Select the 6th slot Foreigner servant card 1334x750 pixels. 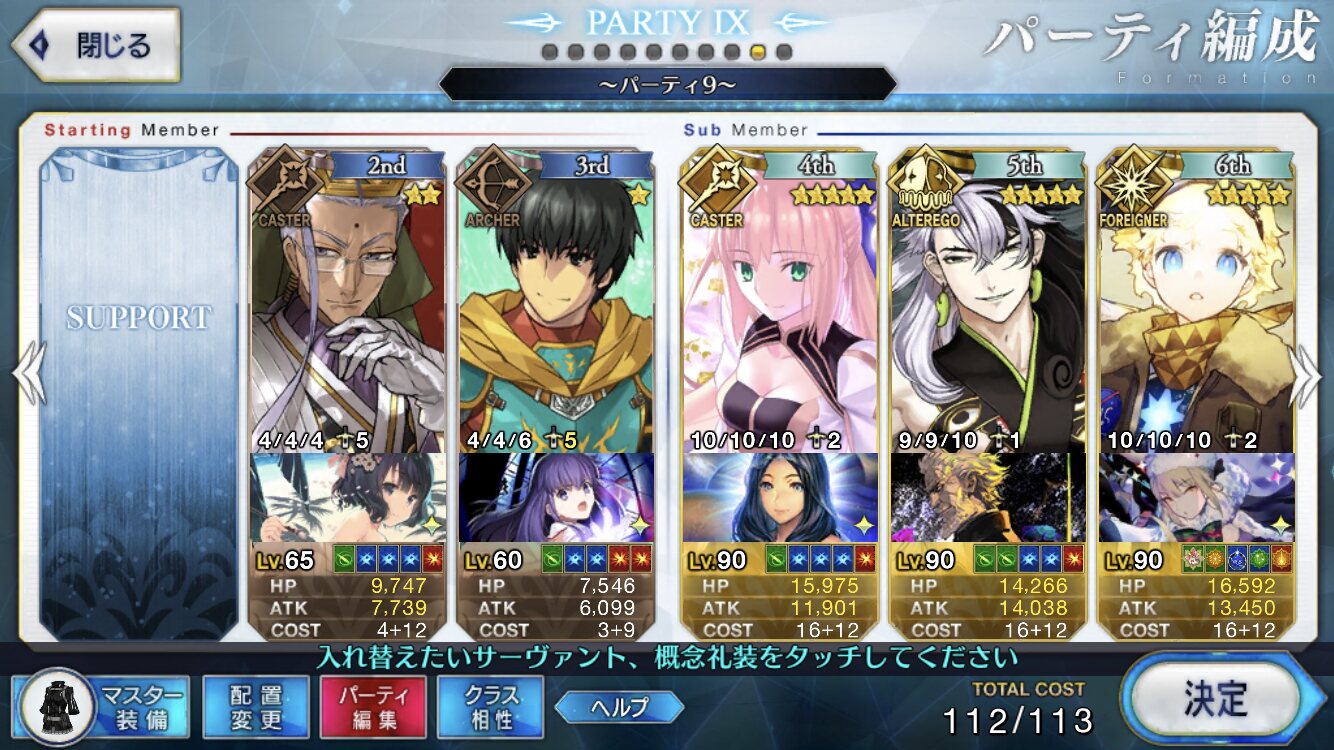1196,300
